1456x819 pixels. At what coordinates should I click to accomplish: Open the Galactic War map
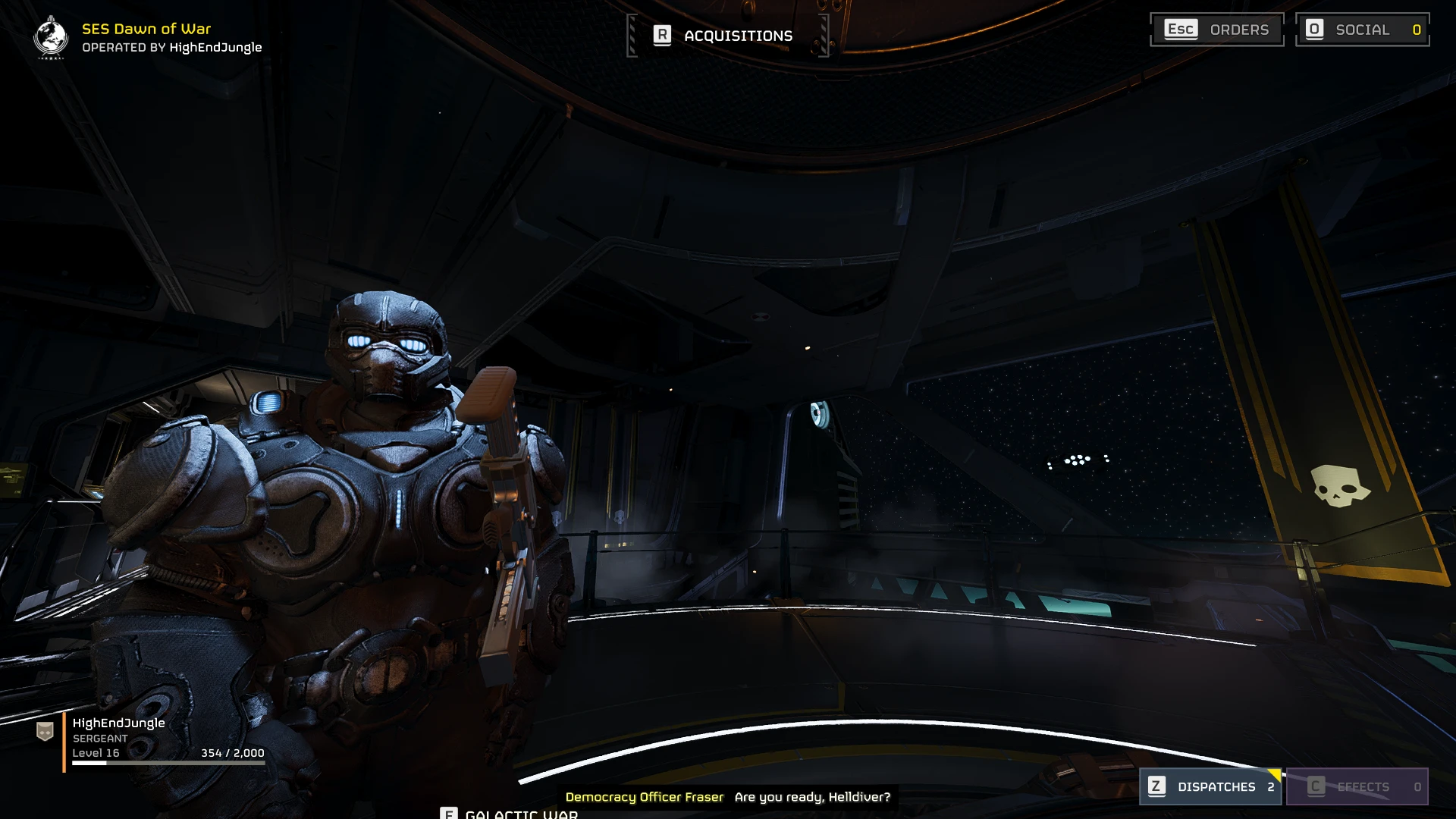coord(510,813)
